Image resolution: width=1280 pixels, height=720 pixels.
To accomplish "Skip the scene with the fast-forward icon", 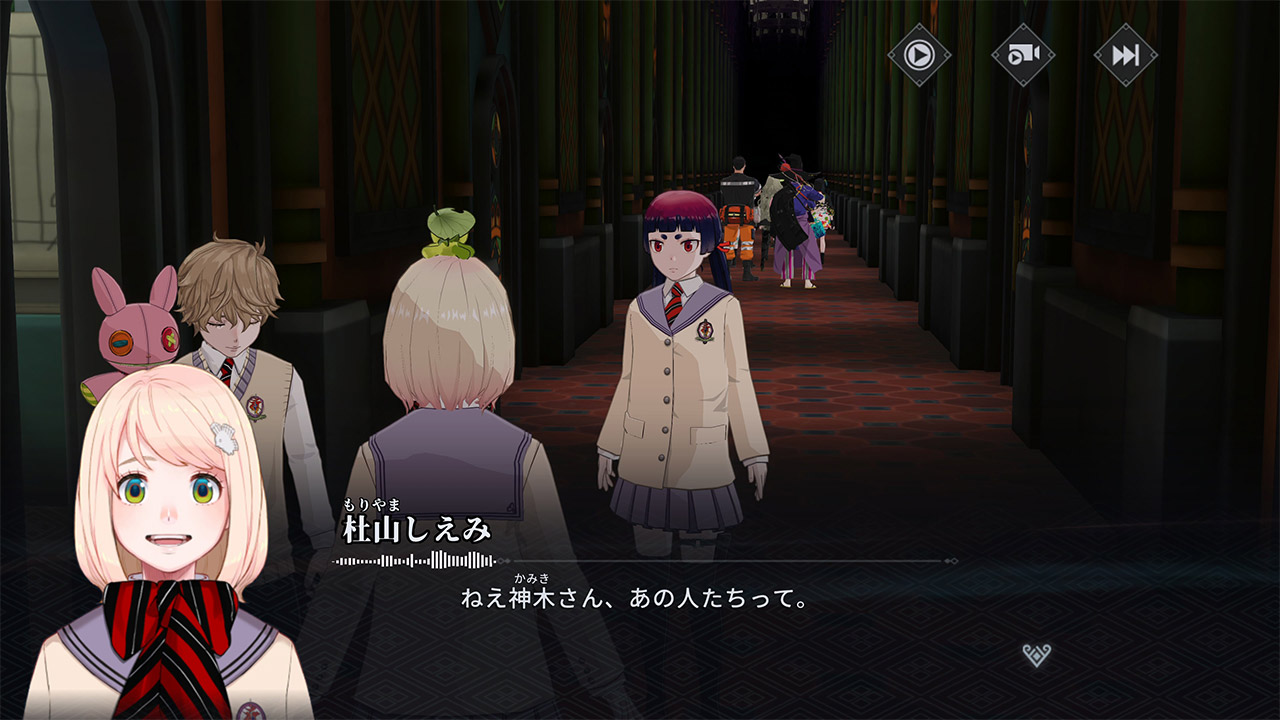I will [x=1125, y=54].
